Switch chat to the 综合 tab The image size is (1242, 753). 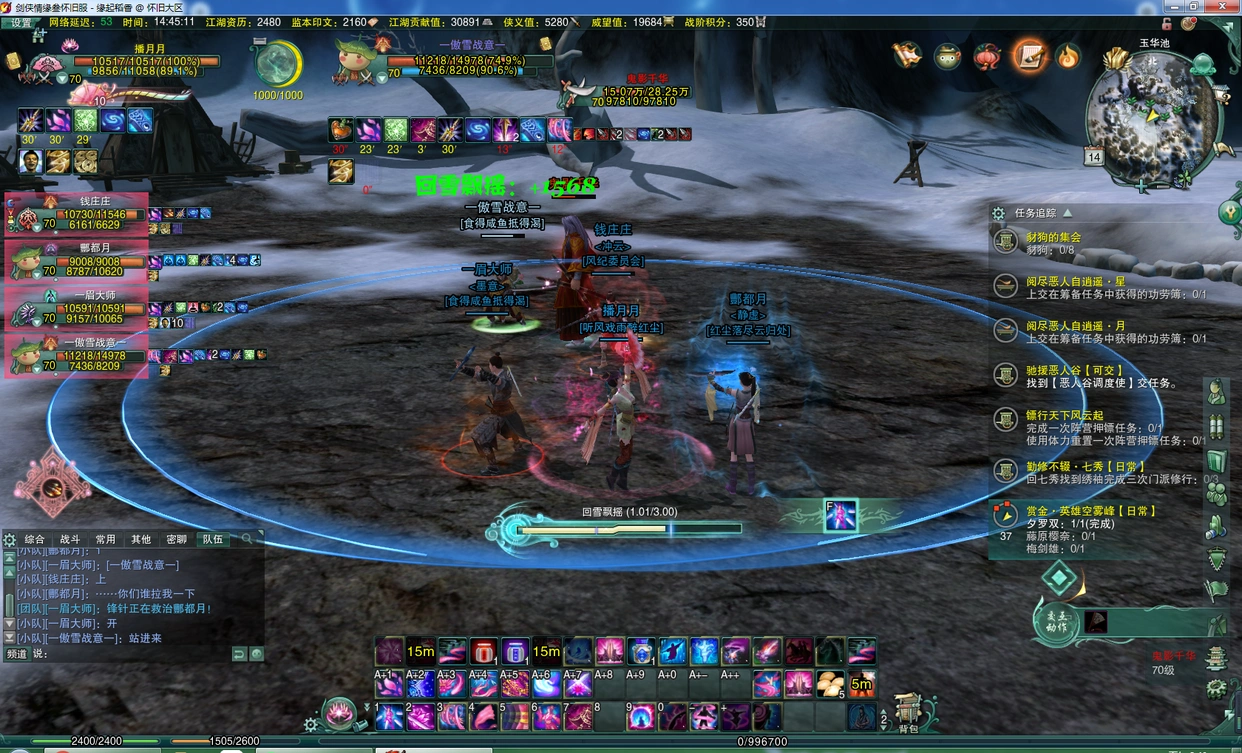(x=35, y=539)
